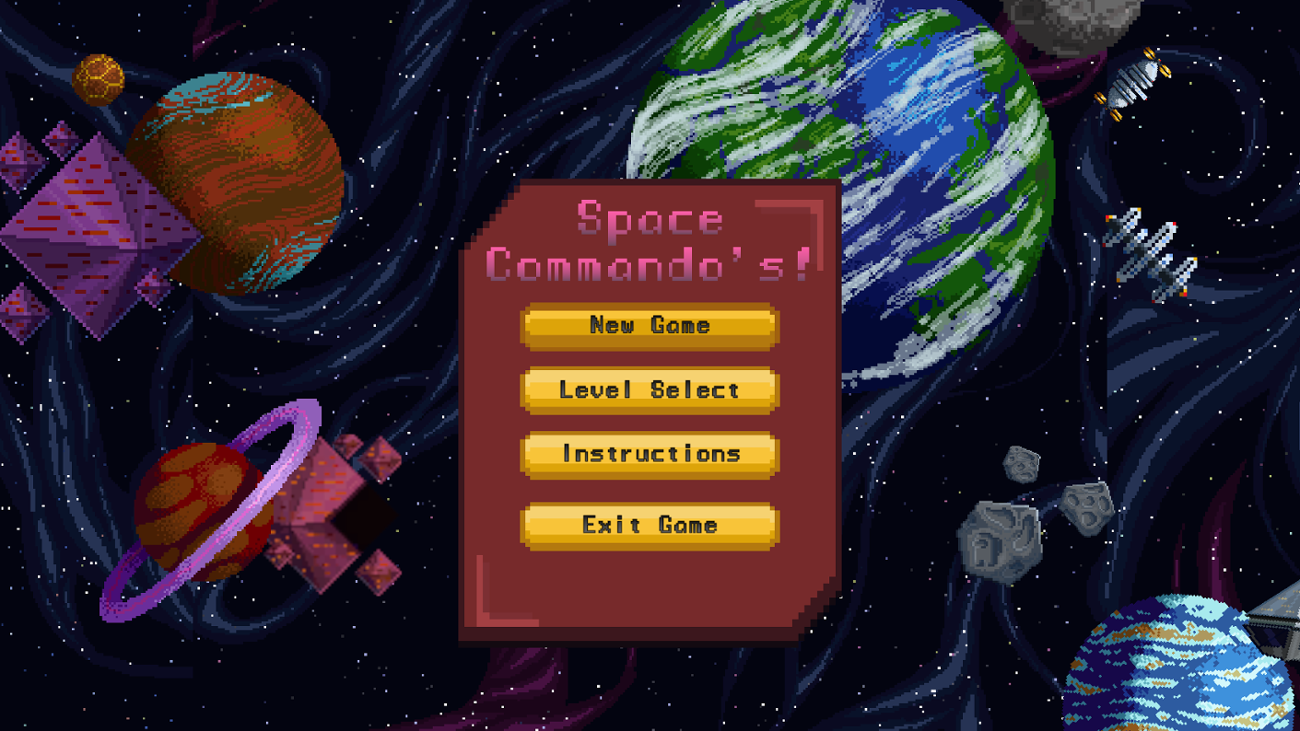Image resolution: width=1300 pixels, height=731 pixels.
Task: Select the small yellow hexagon planet
Action: click(97, 78)
